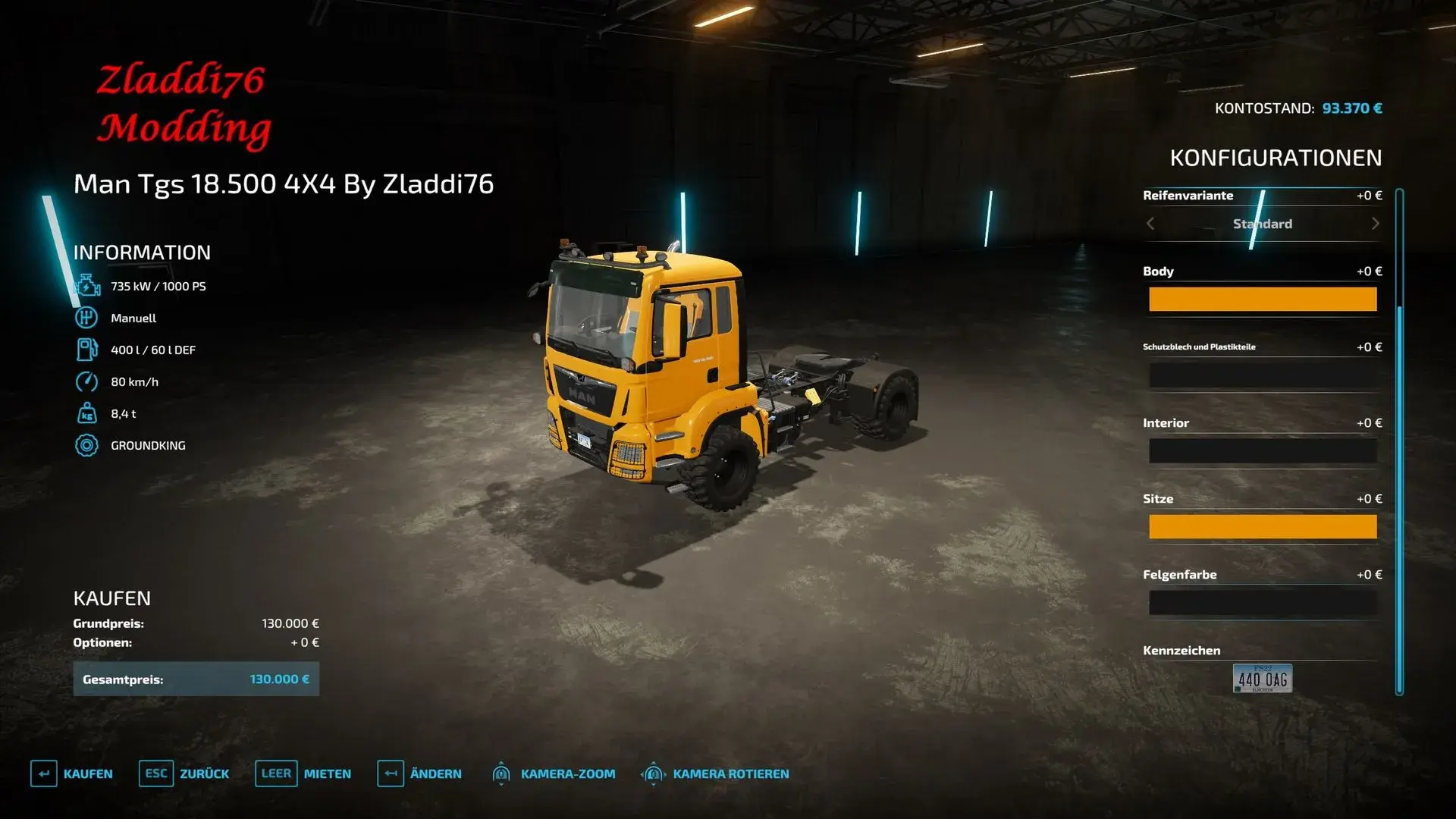
Task: Click the Kamera Rotieren icon
Action: 653,773
